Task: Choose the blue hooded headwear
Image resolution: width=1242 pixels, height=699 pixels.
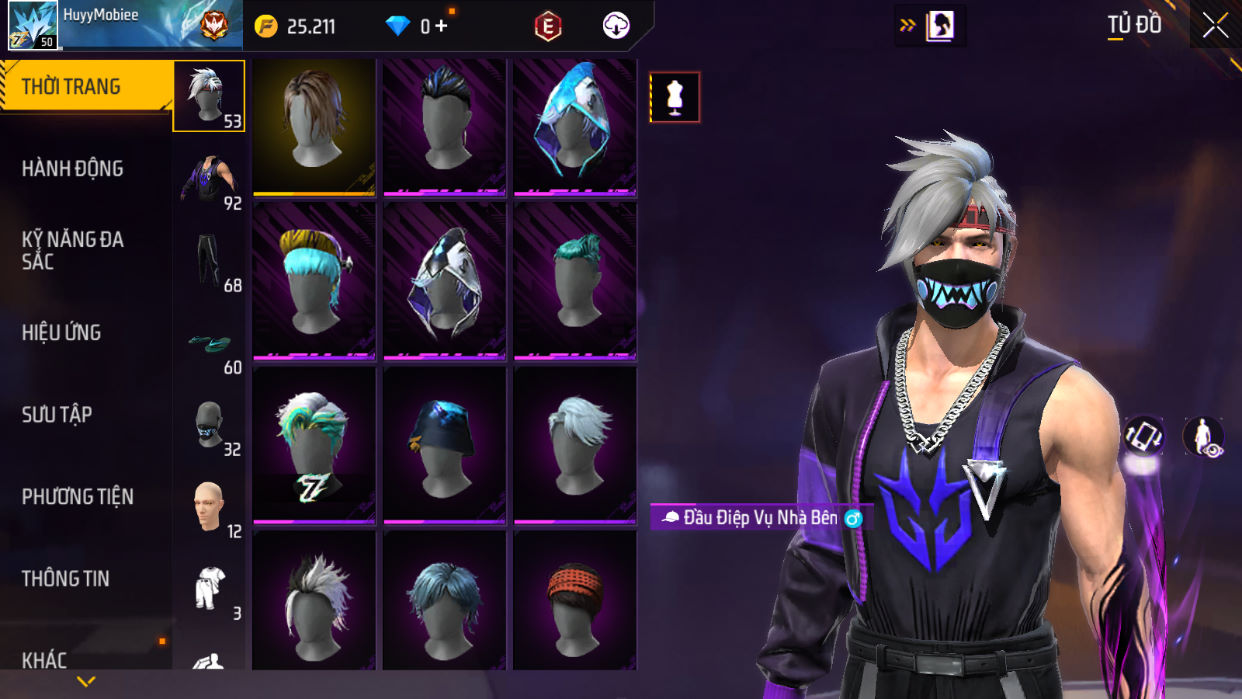Action: (x=574, y=125)
